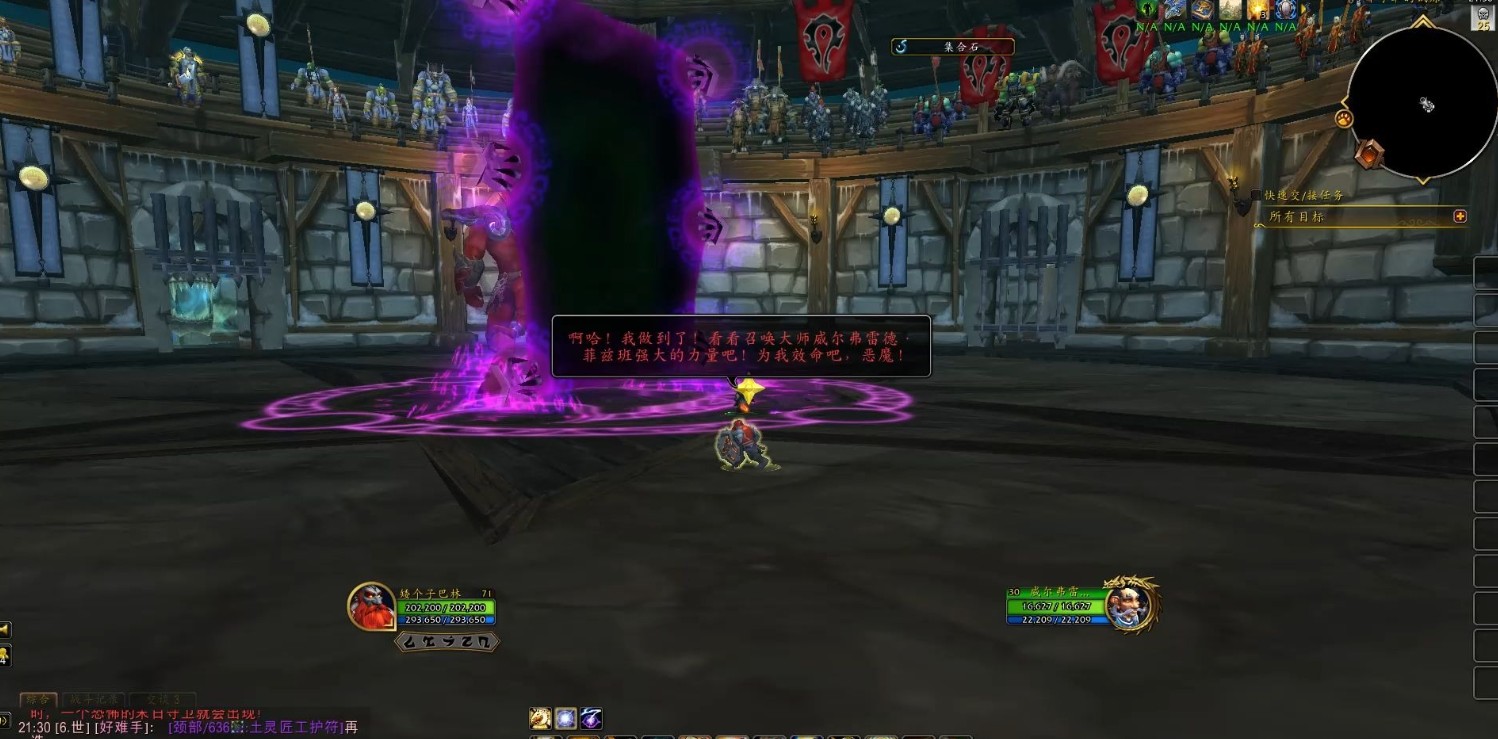Open the paw print tracking button

tap(1343, 119)
